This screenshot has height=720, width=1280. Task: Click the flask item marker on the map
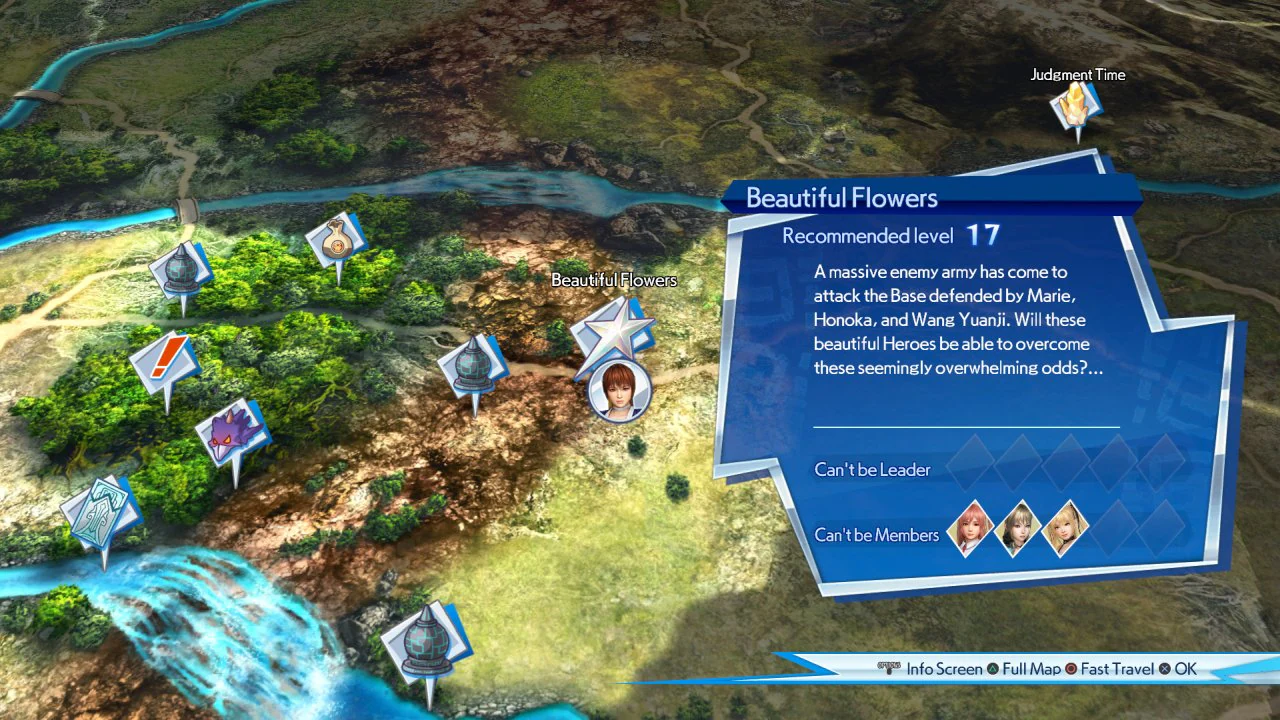coord(336,238)
